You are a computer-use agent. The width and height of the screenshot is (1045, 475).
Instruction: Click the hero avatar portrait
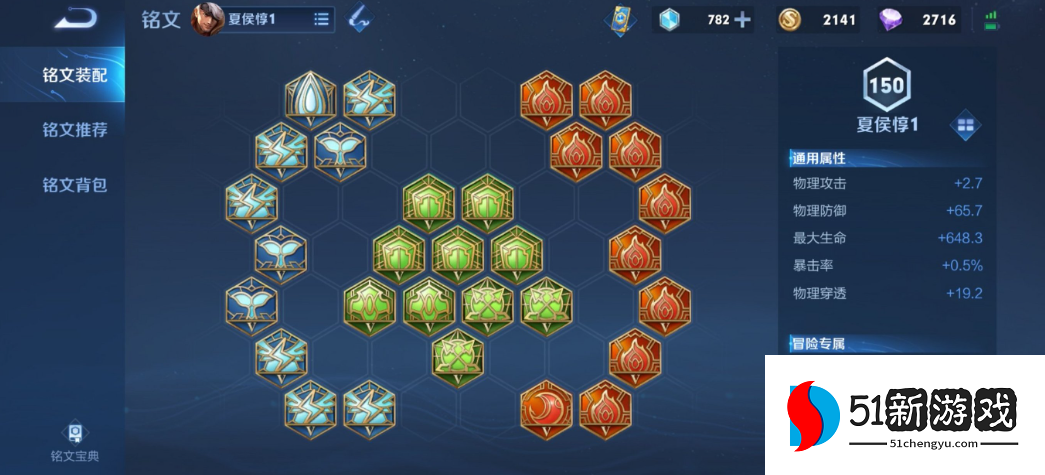coord(208,19)
